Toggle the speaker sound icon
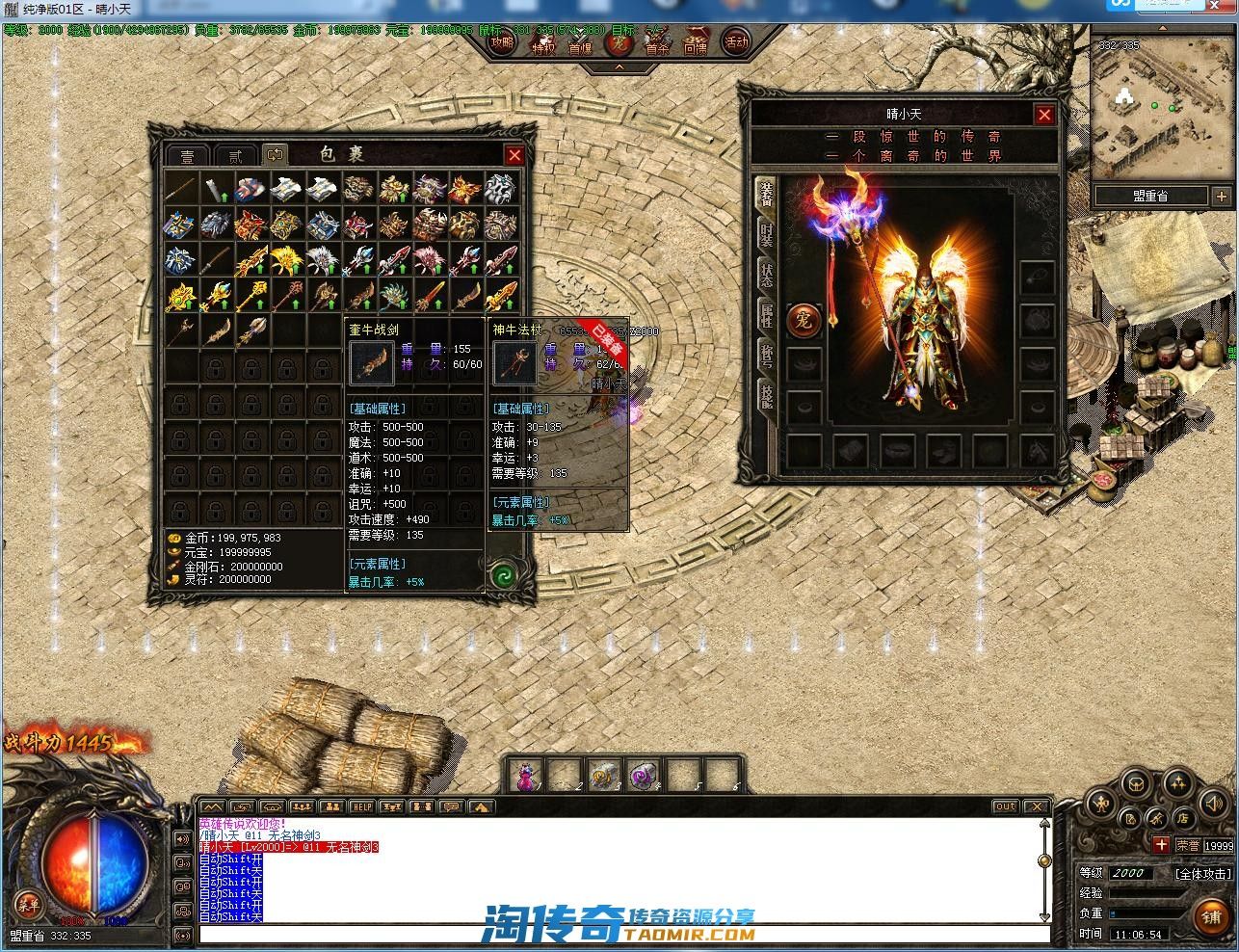This screenshot has height=952, width=1239. click(1213, 803)
